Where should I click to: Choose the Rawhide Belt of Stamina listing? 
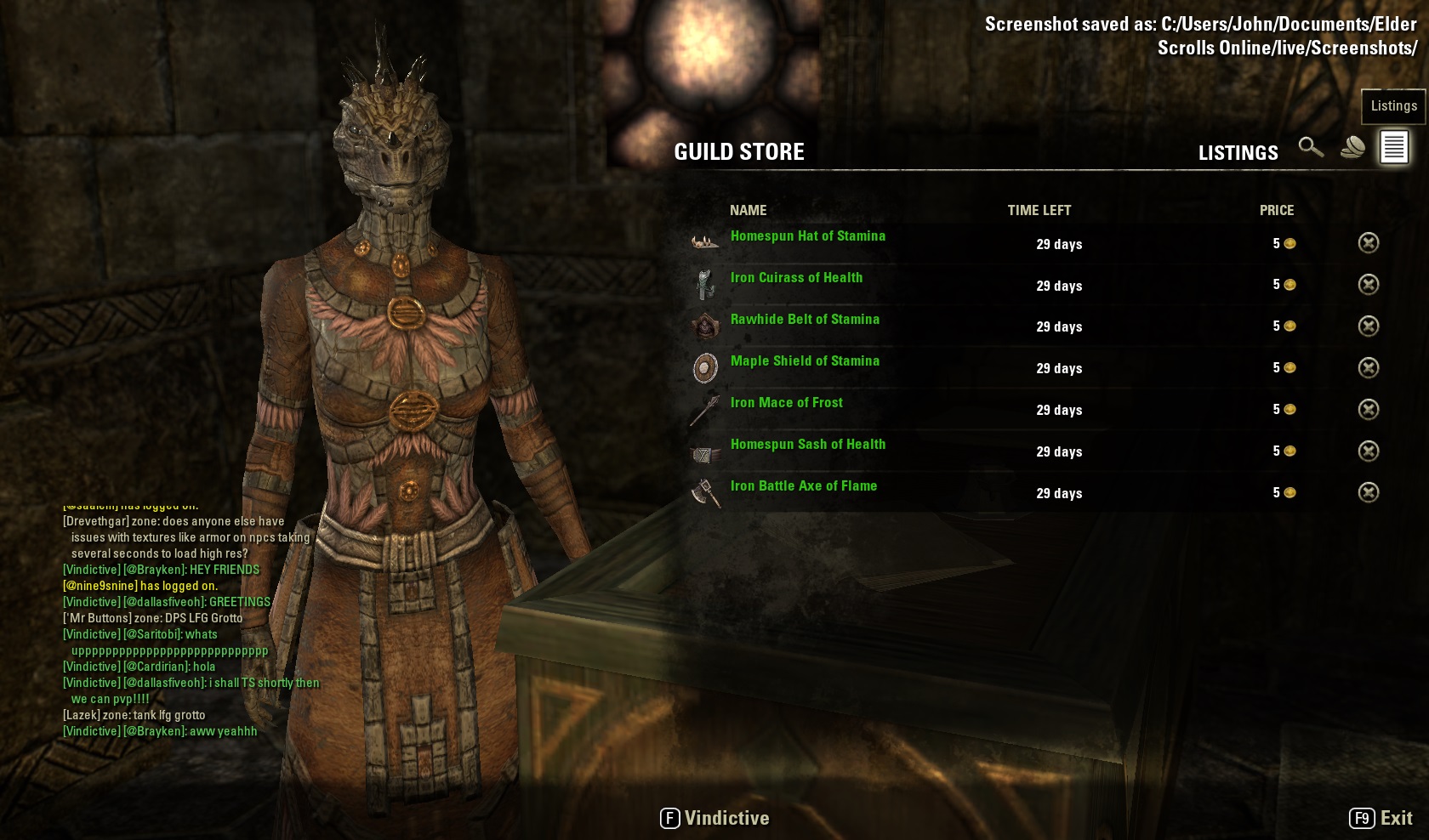(805, 320)
